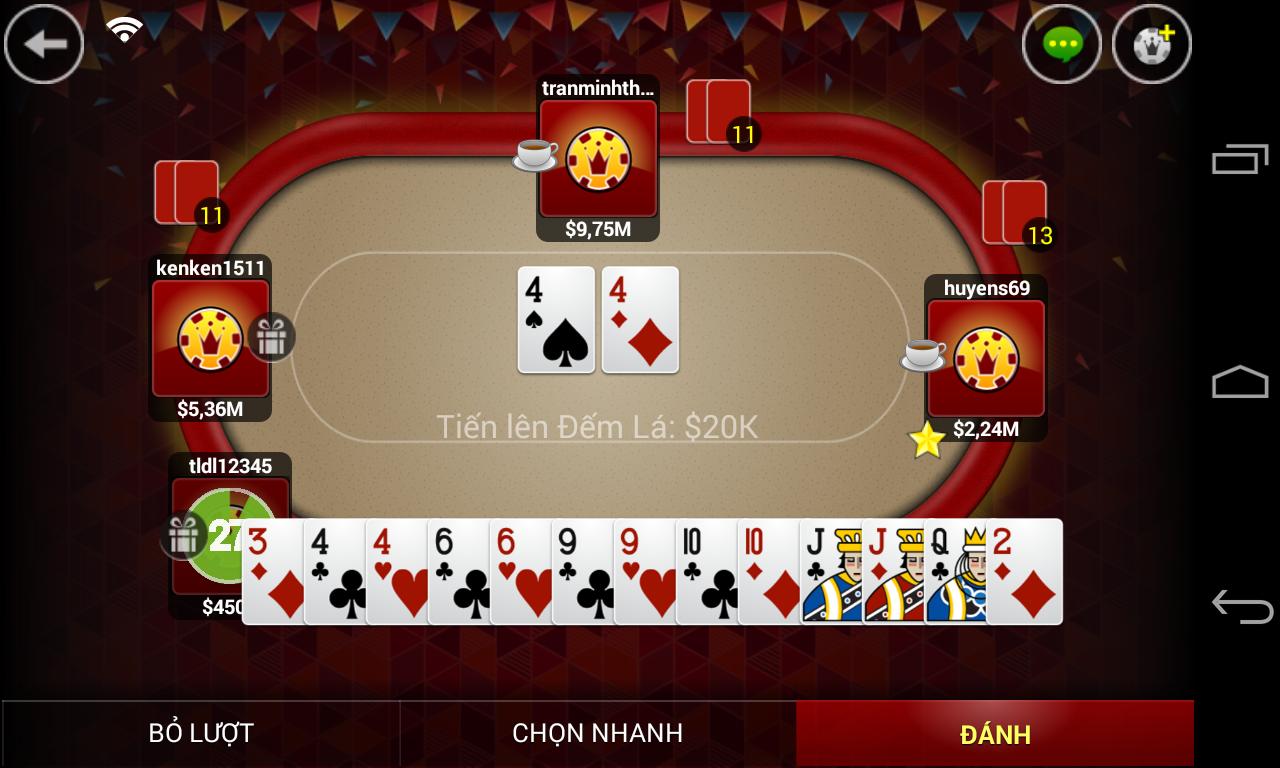Skip turn with BỎ LƯỢT
Viewport: 1280px width, 768px height.
[x=201, y=733]
